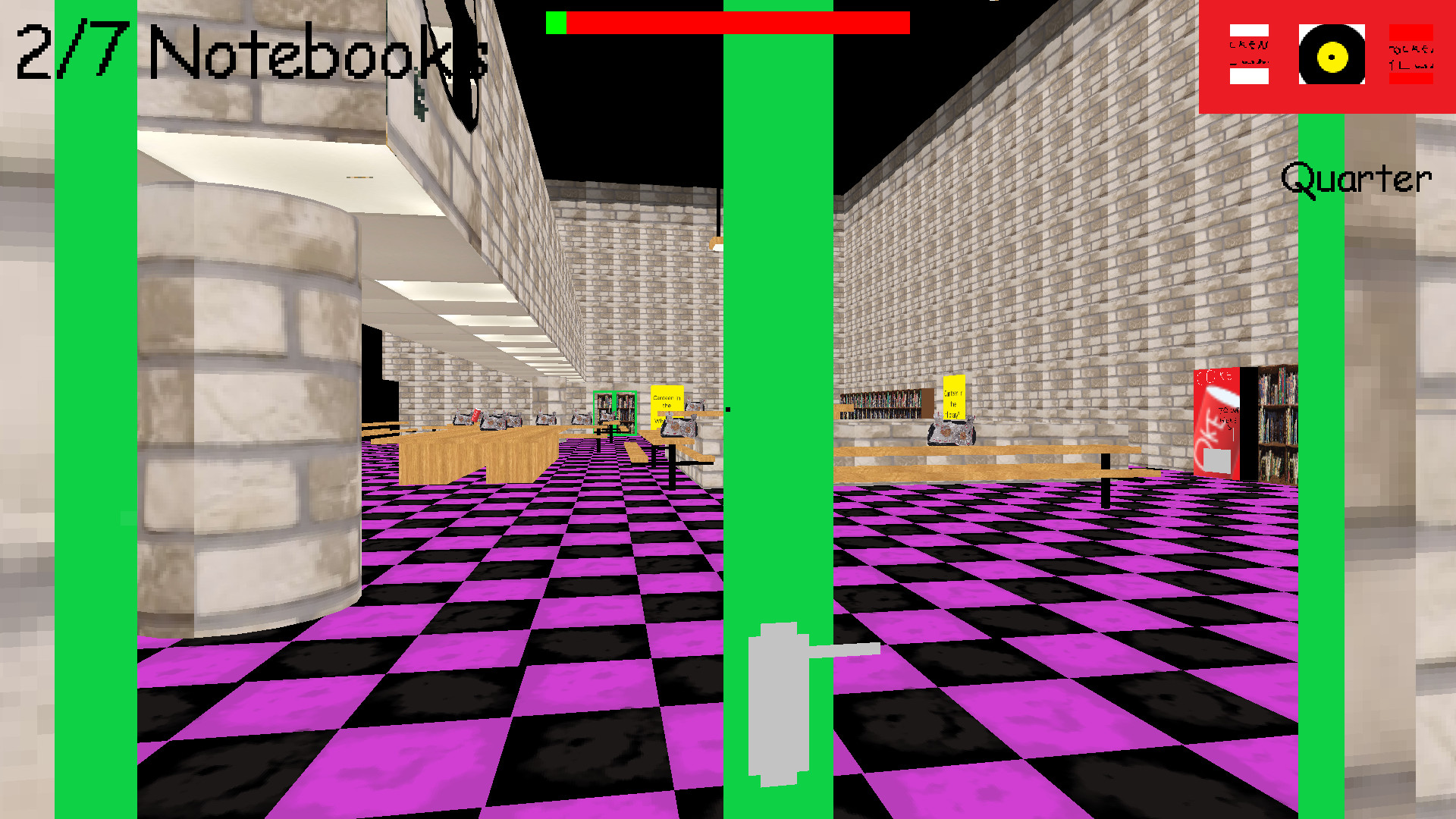The height and width of the screenshot is (819, 1456).
Task: Click the green stamina square indicator
Action: (x=556, y=23)
